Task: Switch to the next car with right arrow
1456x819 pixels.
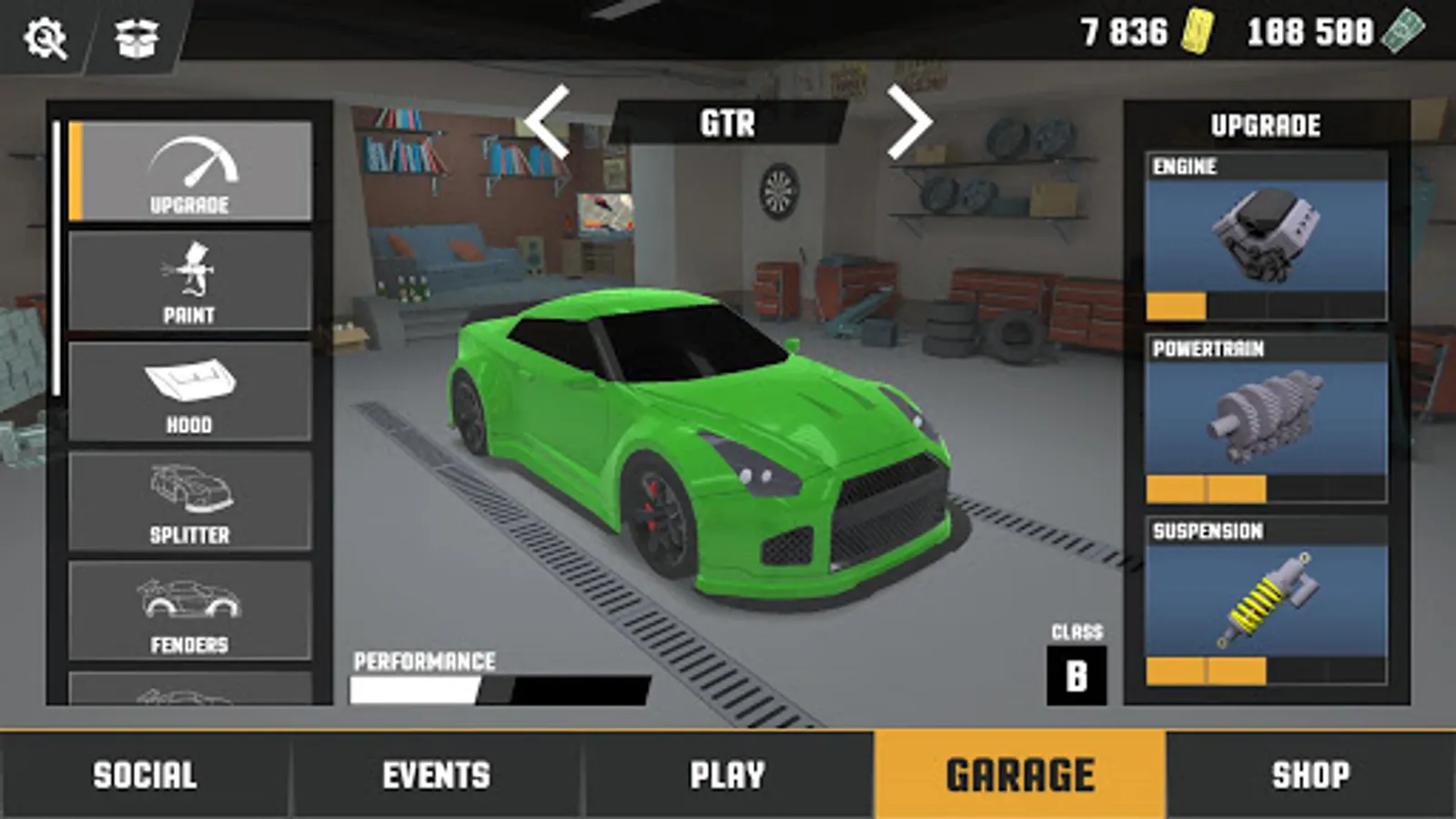Action: (914, 123)
